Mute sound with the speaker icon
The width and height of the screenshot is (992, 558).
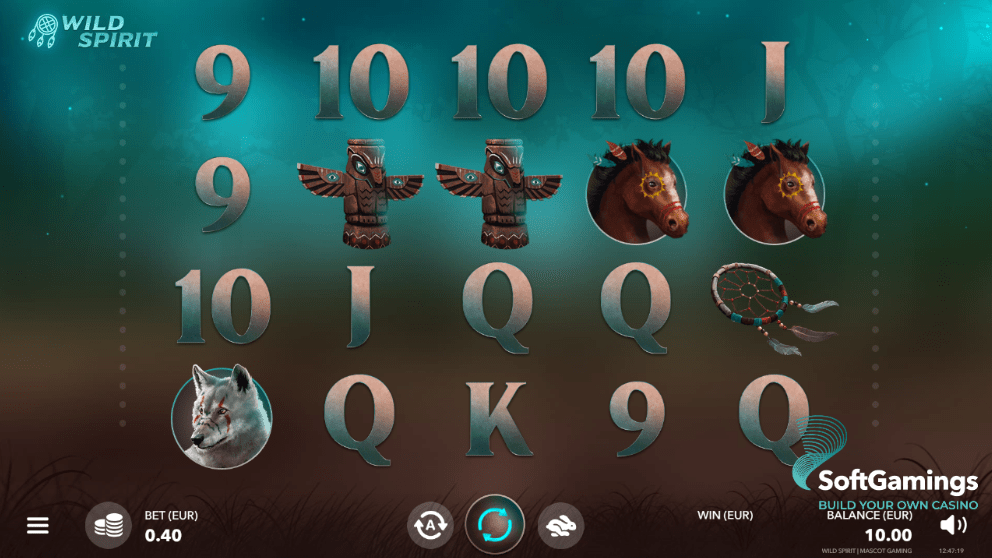click(x=953, y=525)
